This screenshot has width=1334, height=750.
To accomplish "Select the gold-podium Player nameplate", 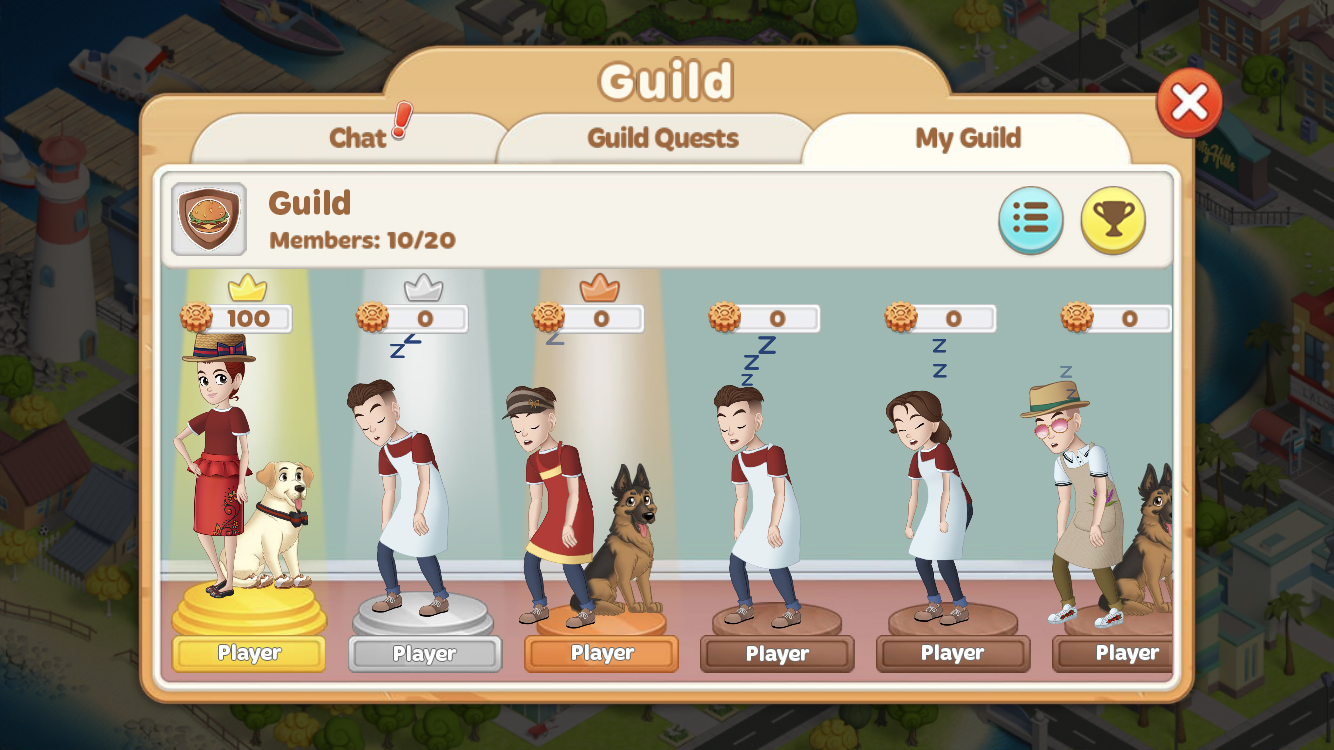I will click(249, 654).
